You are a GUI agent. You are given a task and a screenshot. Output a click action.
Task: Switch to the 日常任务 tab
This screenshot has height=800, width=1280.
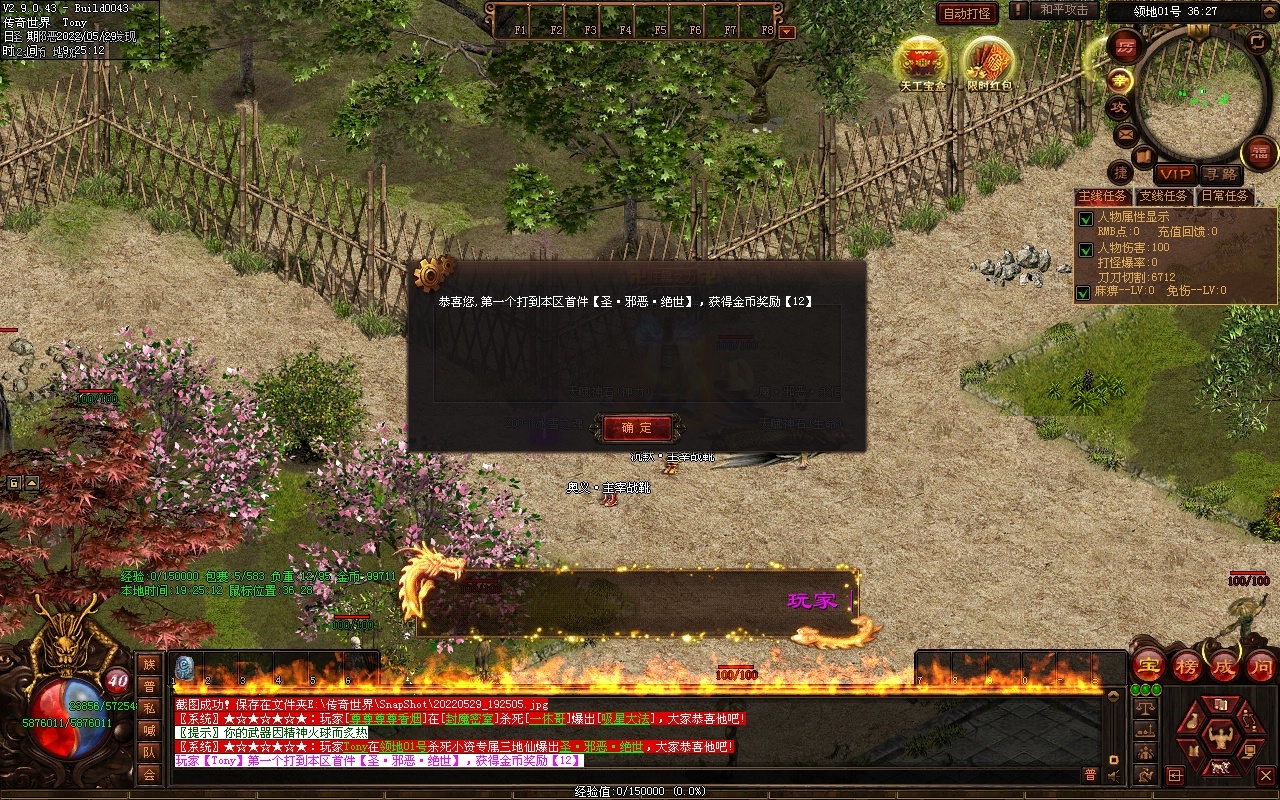click(x=1225, y=196)
